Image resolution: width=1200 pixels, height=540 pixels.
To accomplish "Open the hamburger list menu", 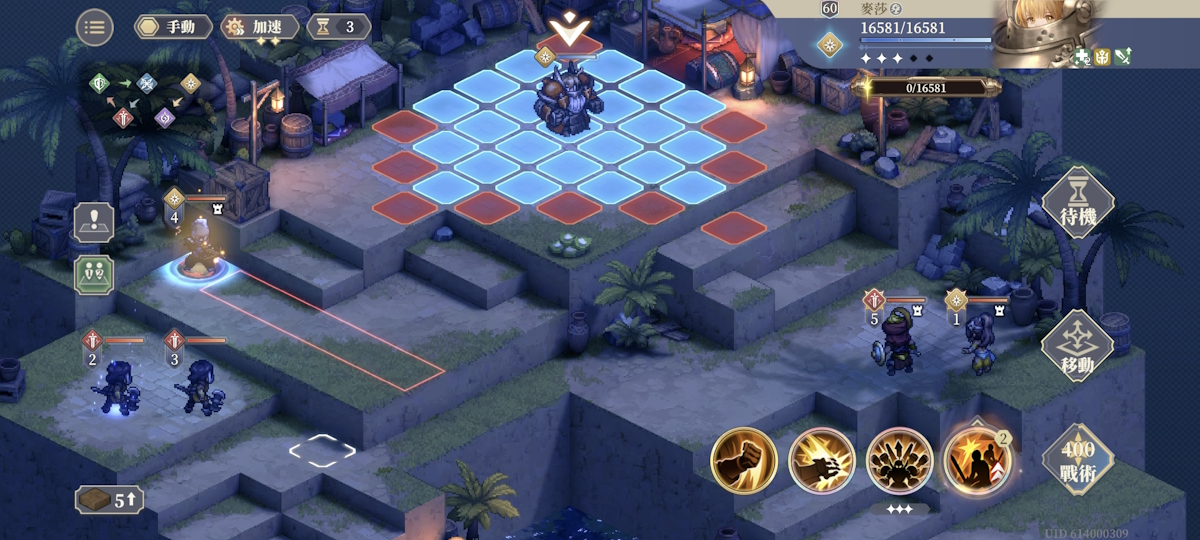I will (x=94, y=27).
